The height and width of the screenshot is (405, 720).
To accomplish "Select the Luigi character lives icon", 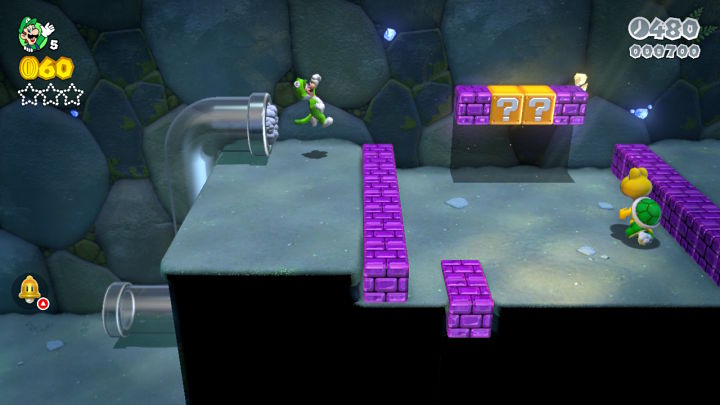I will click(x=31, y=34).
